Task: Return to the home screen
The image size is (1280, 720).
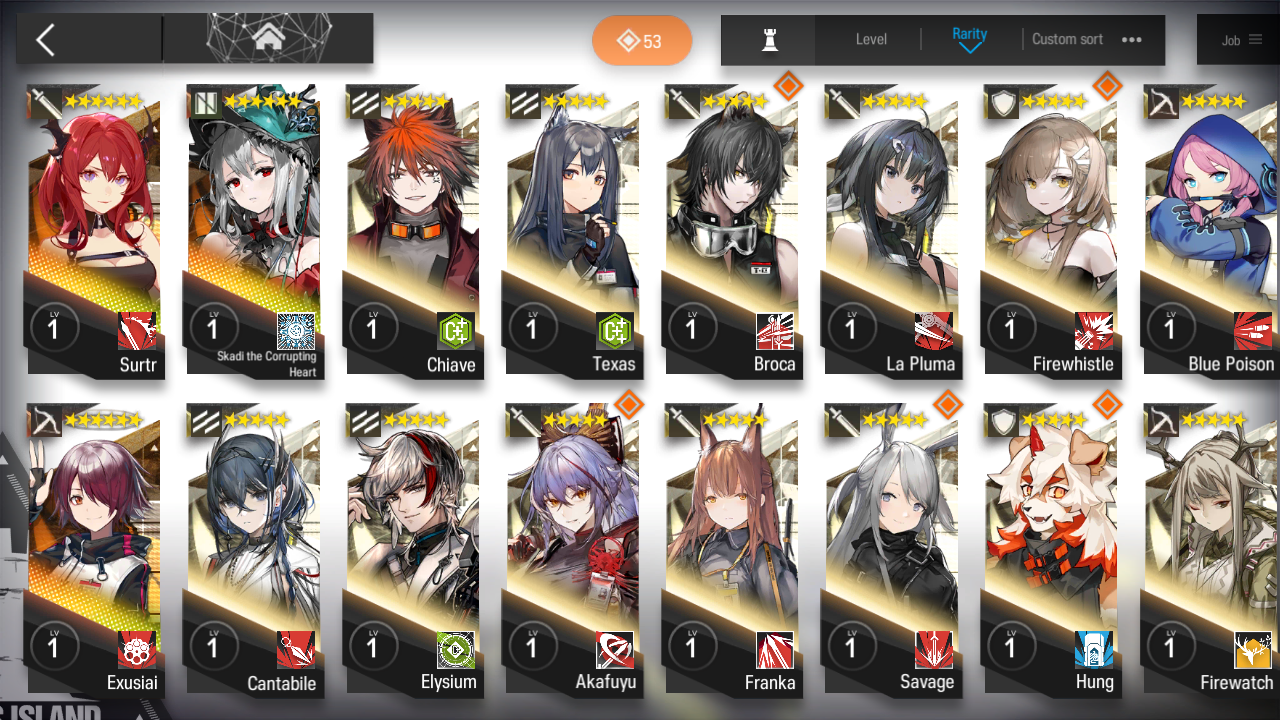Action: click(x=268, y=39)
